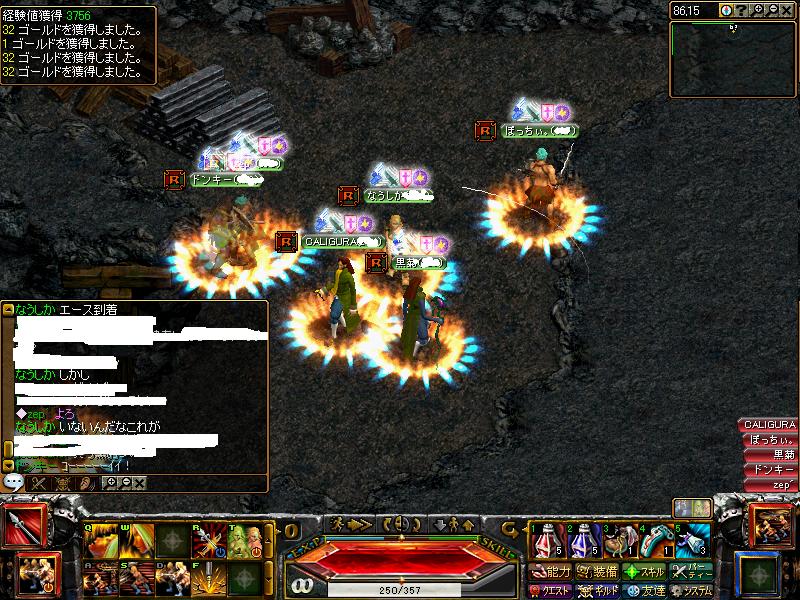Activate the F hotkey ground strike skill

208,580
